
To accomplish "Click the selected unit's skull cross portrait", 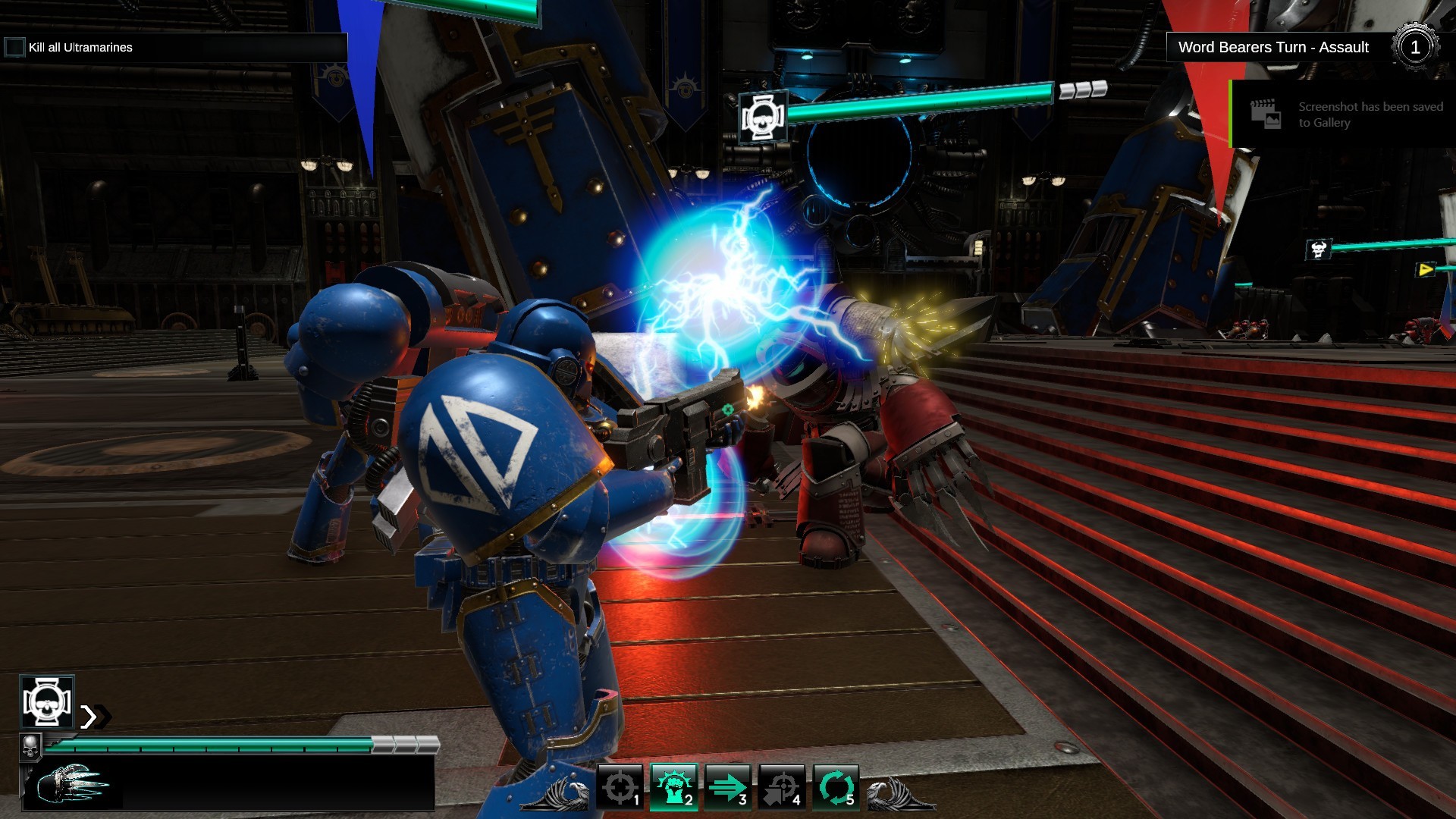I will point(47,701).
